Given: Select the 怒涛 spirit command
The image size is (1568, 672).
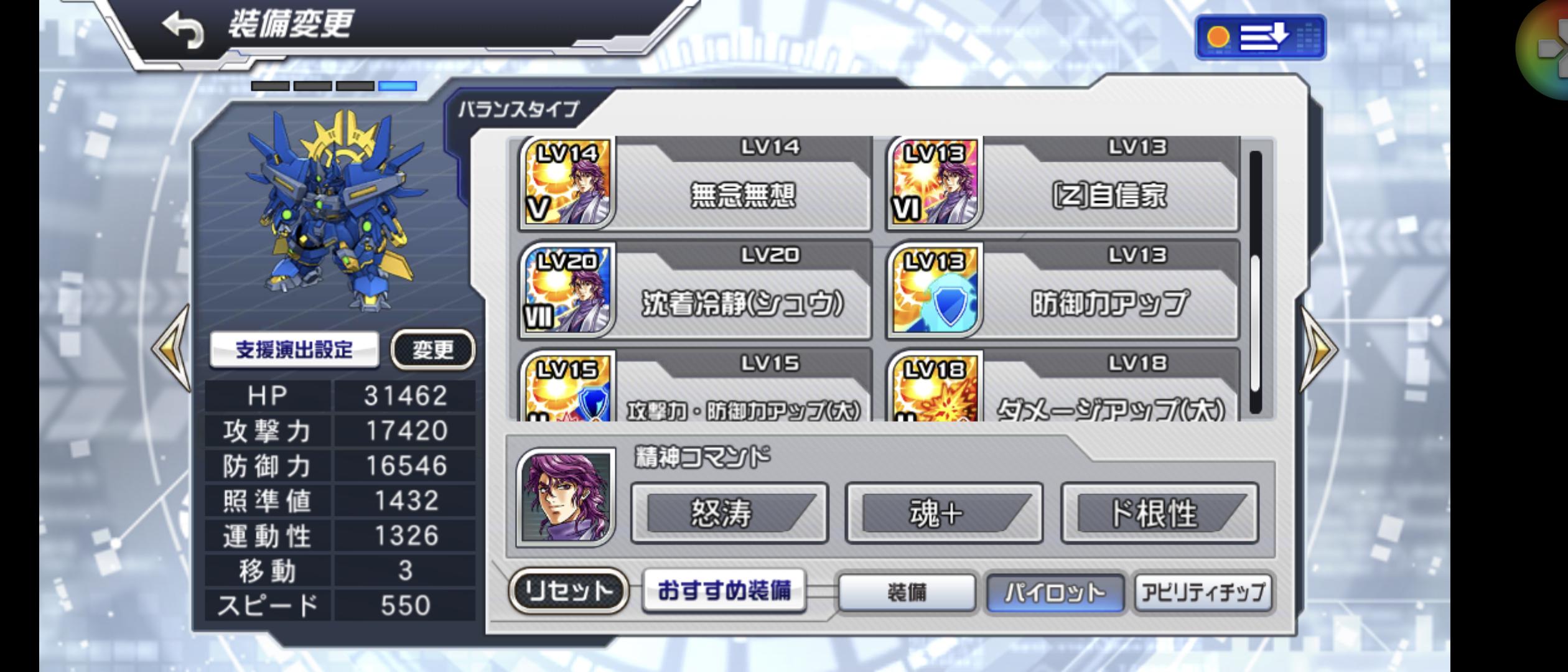Looking at the screenshot, I should click(729, 513).
